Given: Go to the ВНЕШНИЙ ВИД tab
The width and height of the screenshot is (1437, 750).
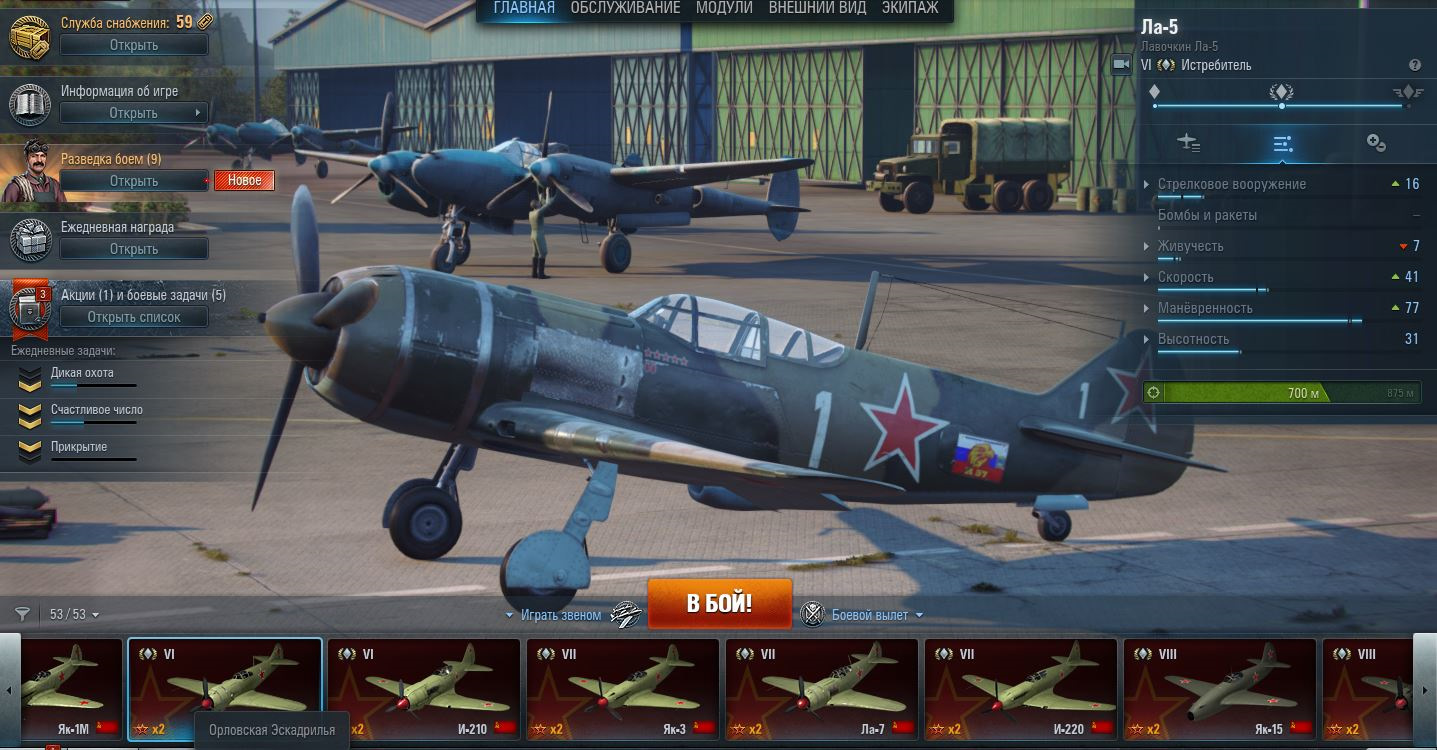Looking at the screenshot, I should pyautogui.click(x=817, y=8).
